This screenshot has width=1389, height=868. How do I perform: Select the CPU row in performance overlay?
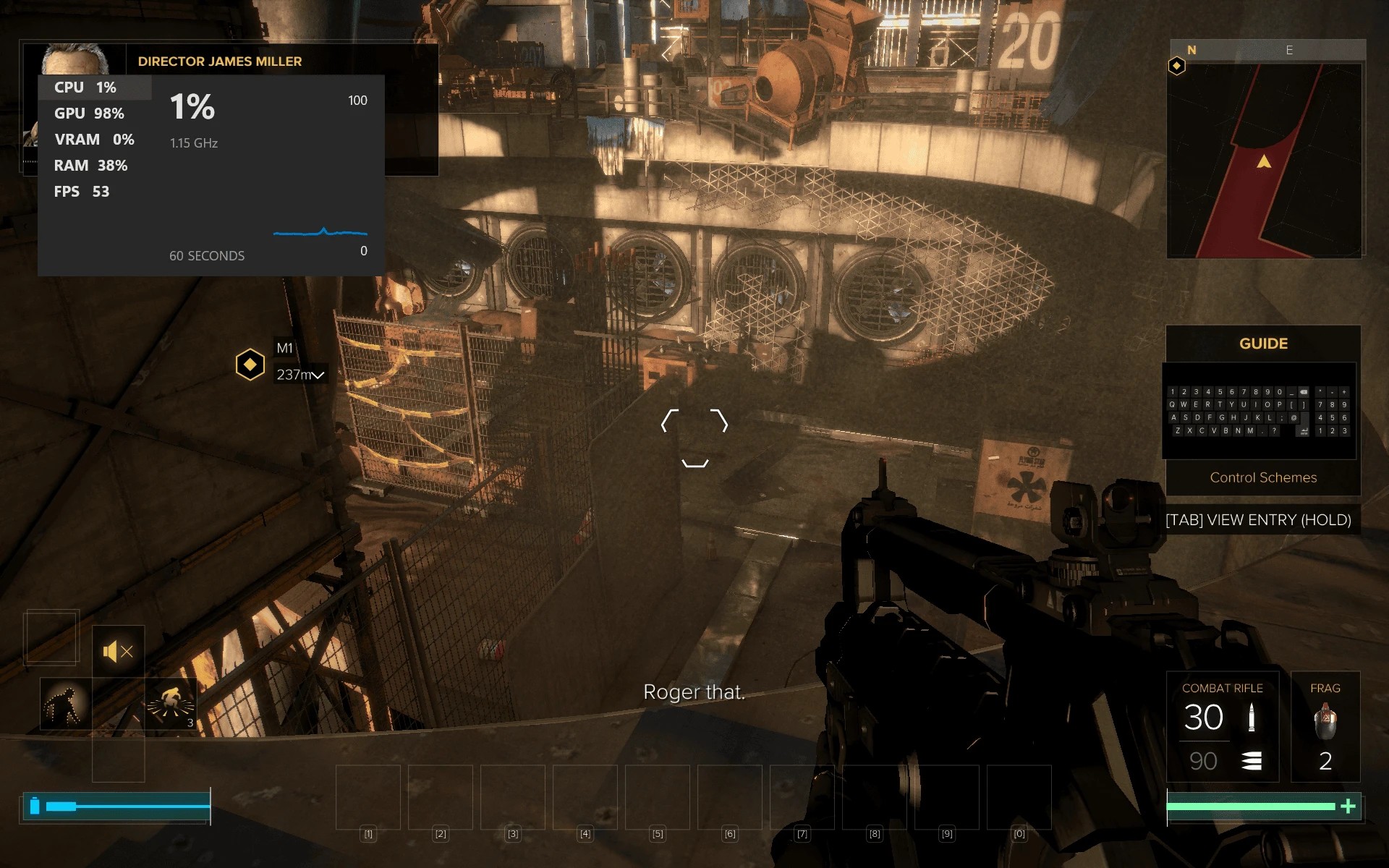coord(85,88)
